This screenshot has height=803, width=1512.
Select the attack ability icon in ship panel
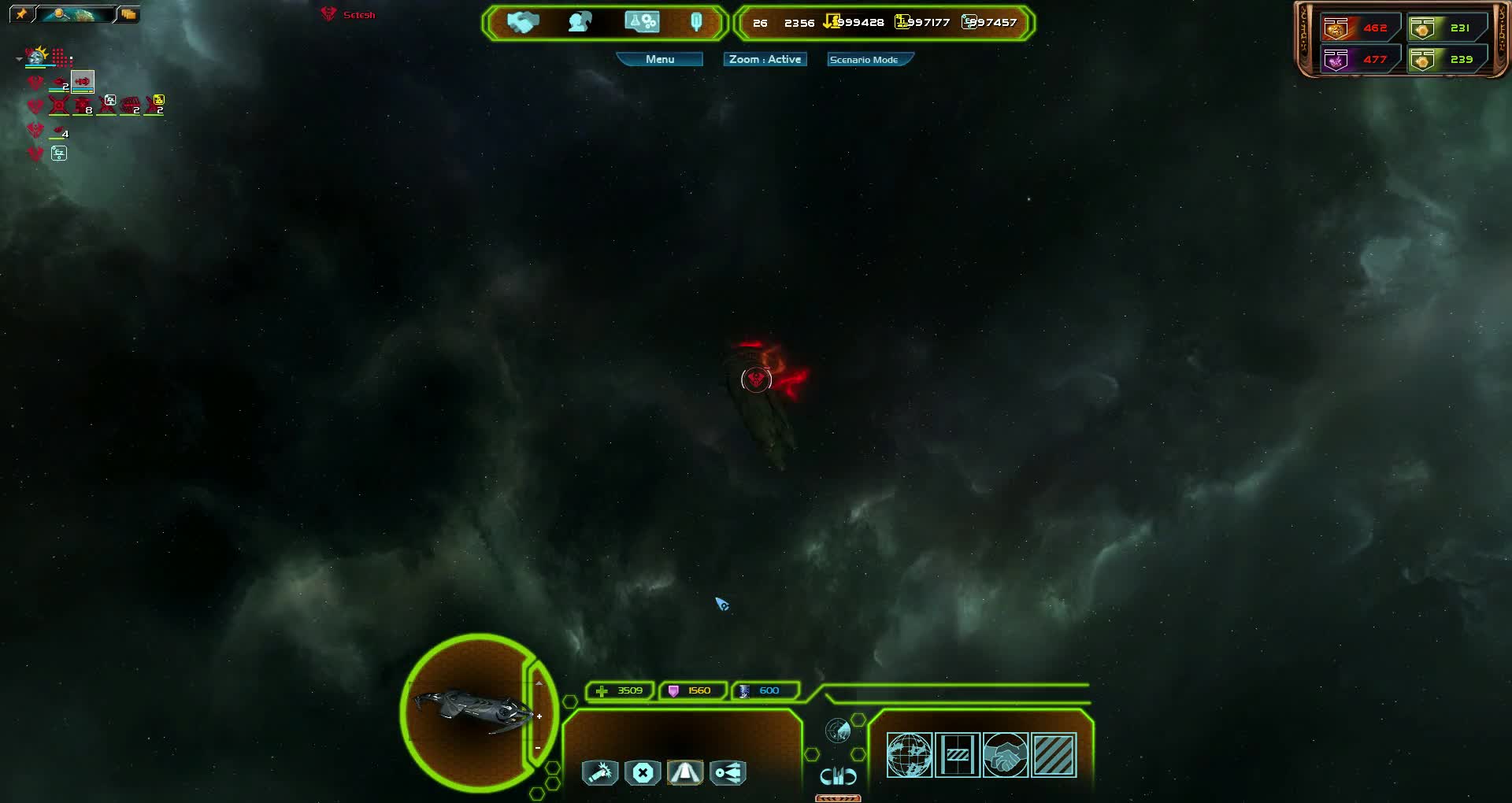click(601, 773)
